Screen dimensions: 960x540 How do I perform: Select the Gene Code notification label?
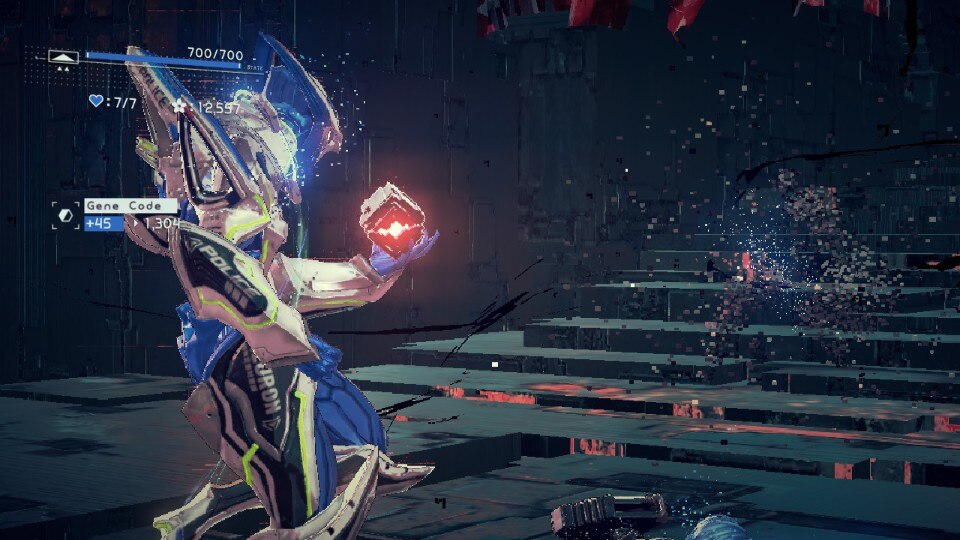pos(130,206)
